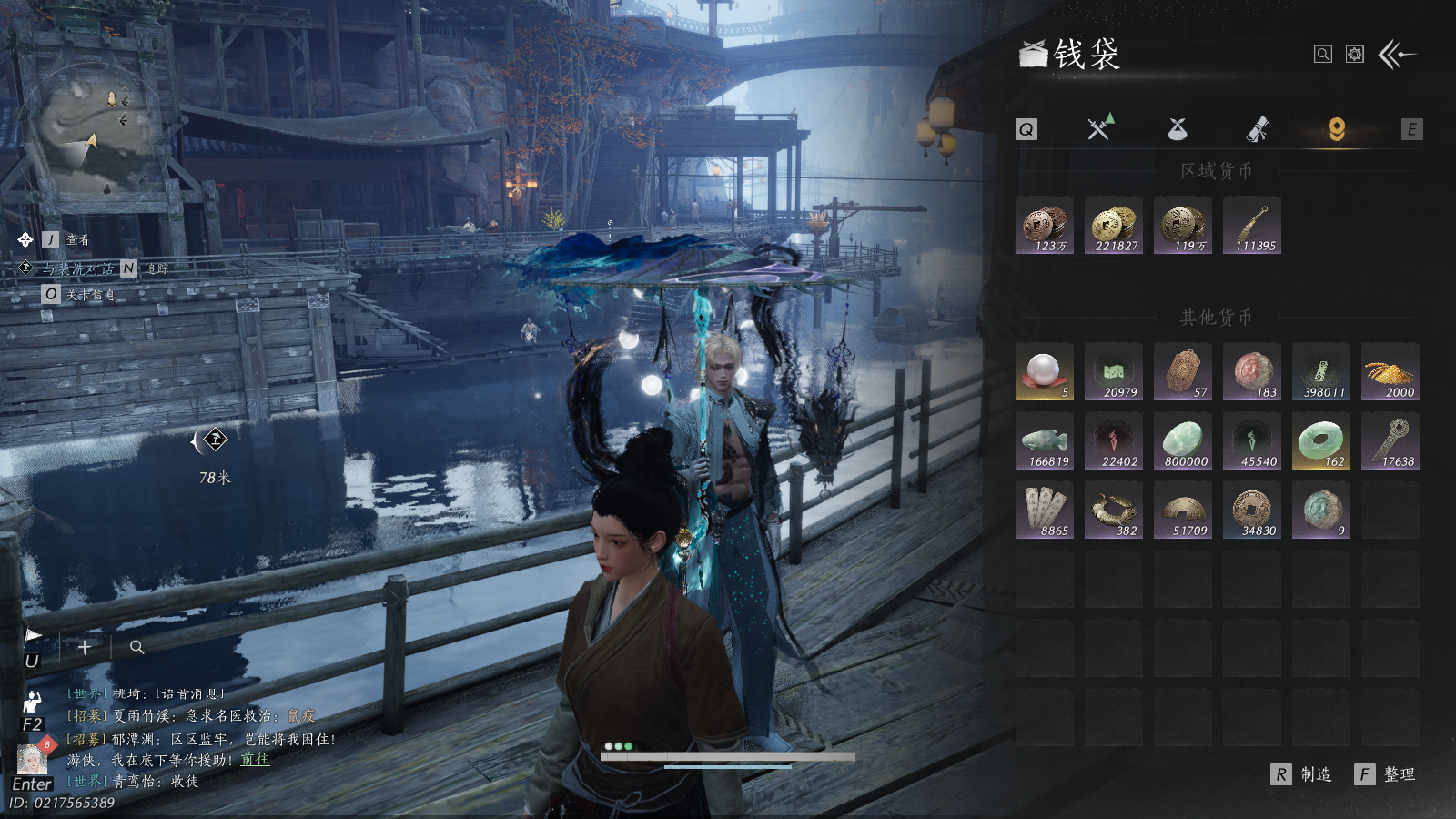The width and height of the screenshot is (1456, 819).
Task: Select the pearl currency slot
Action: [x=1045, y=372]
